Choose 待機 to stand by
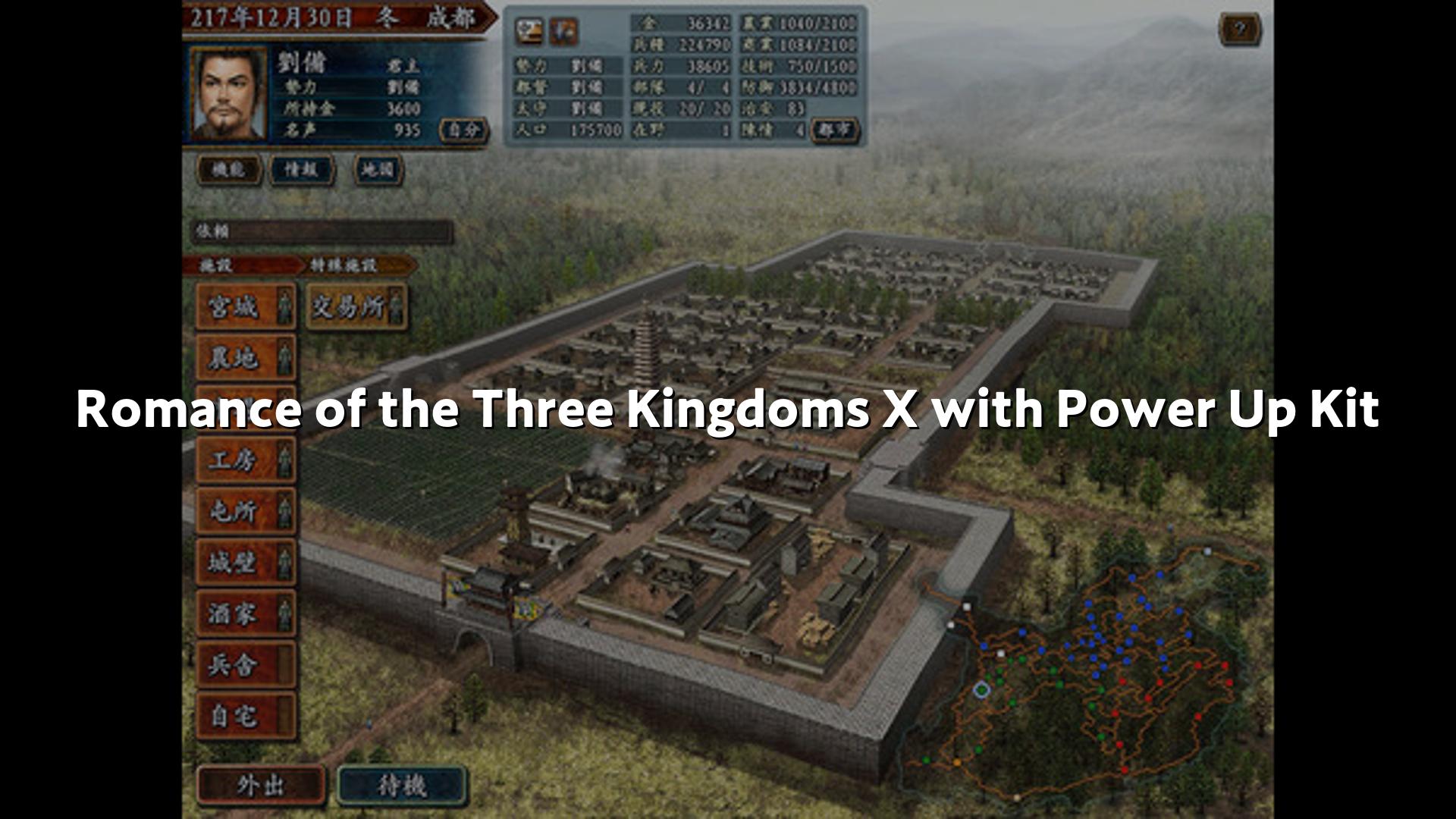1456x819 pixels. 401,785
